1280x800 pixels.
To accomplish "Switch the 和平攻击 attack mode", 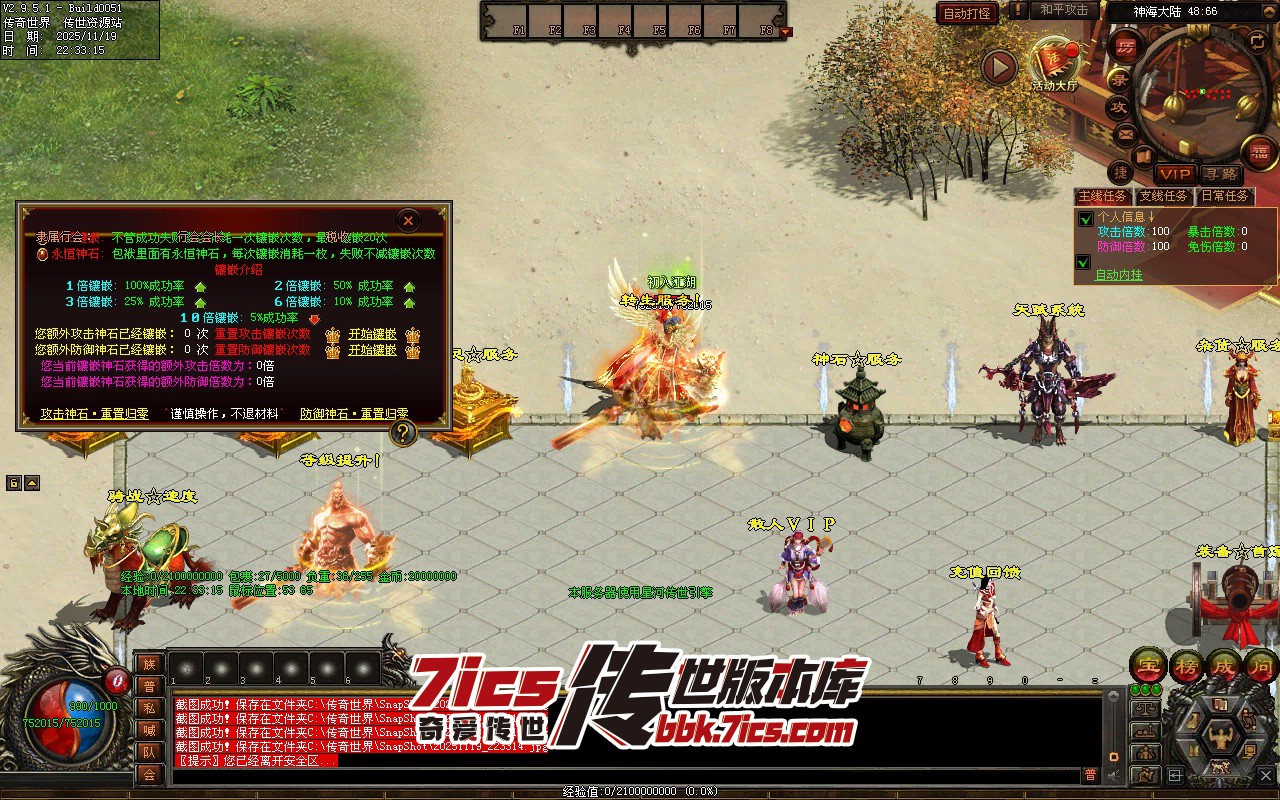I will (1064, 10).
